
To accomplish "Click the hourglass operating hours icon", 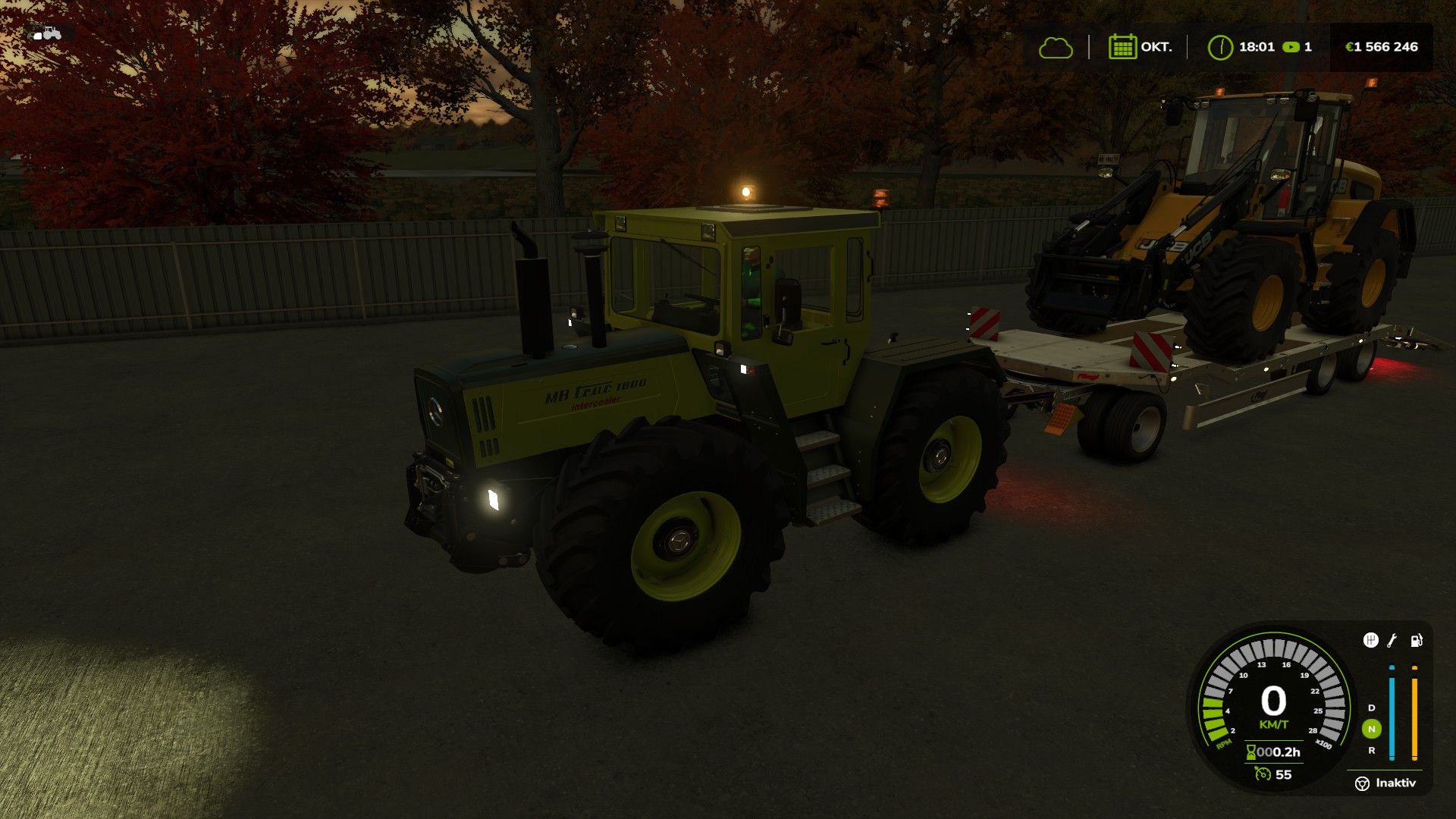I will tap(1250, 752).
